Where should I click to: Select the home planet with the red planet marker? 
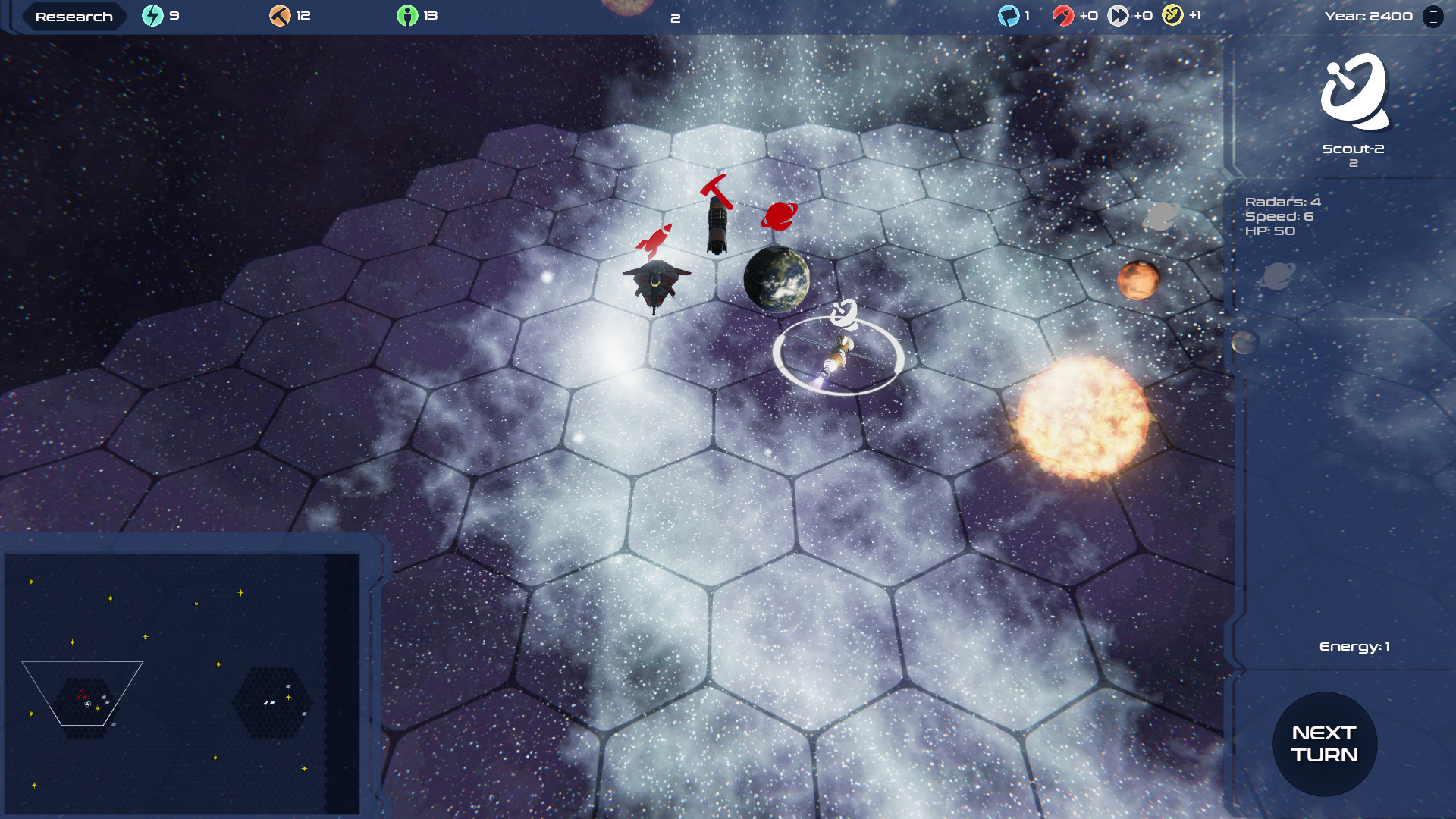(x=776, y=278)
